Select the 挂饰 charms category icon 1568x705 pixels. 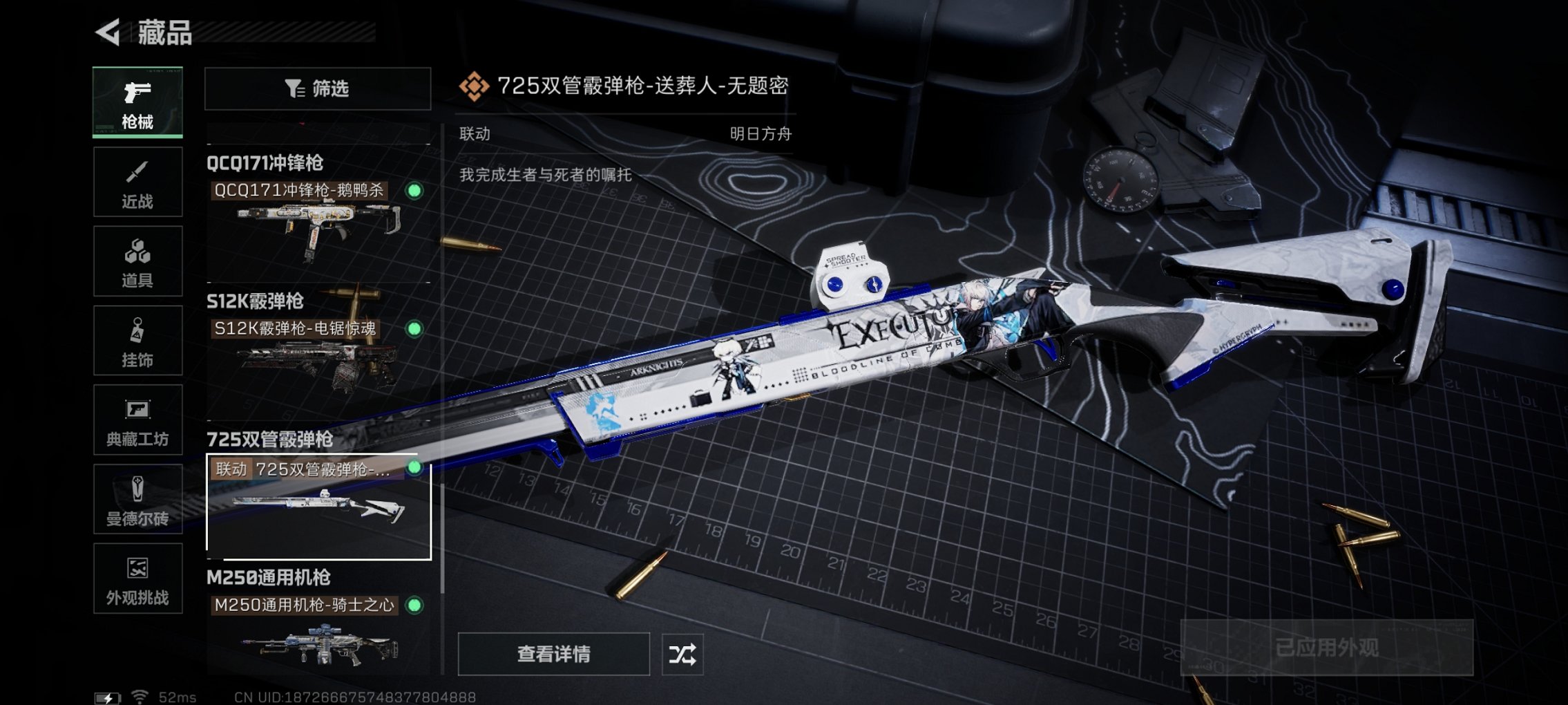point(137,340)
